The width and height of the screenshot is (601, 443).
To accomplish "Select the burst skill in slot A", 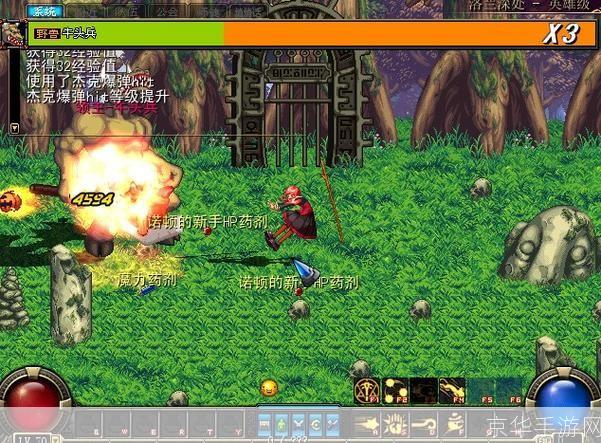I will pyautogui.click(x=367, y=423).
